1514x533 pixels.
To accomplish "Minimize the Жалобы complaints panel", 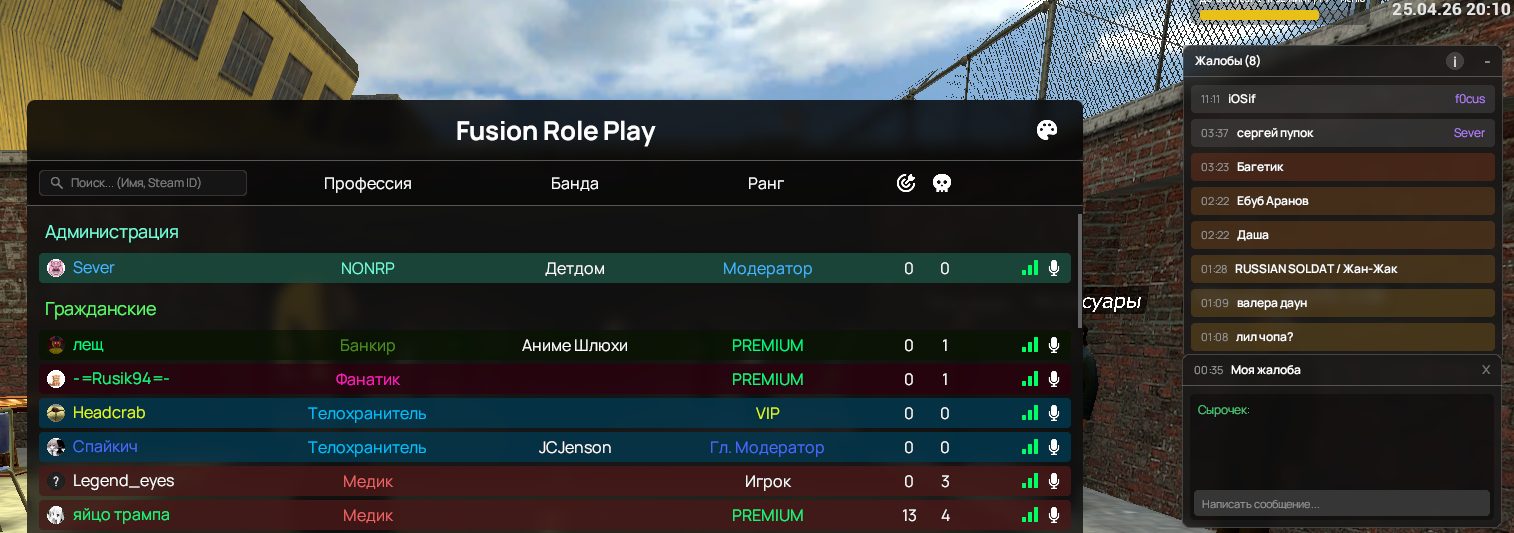I will [x=1487, y=61].
